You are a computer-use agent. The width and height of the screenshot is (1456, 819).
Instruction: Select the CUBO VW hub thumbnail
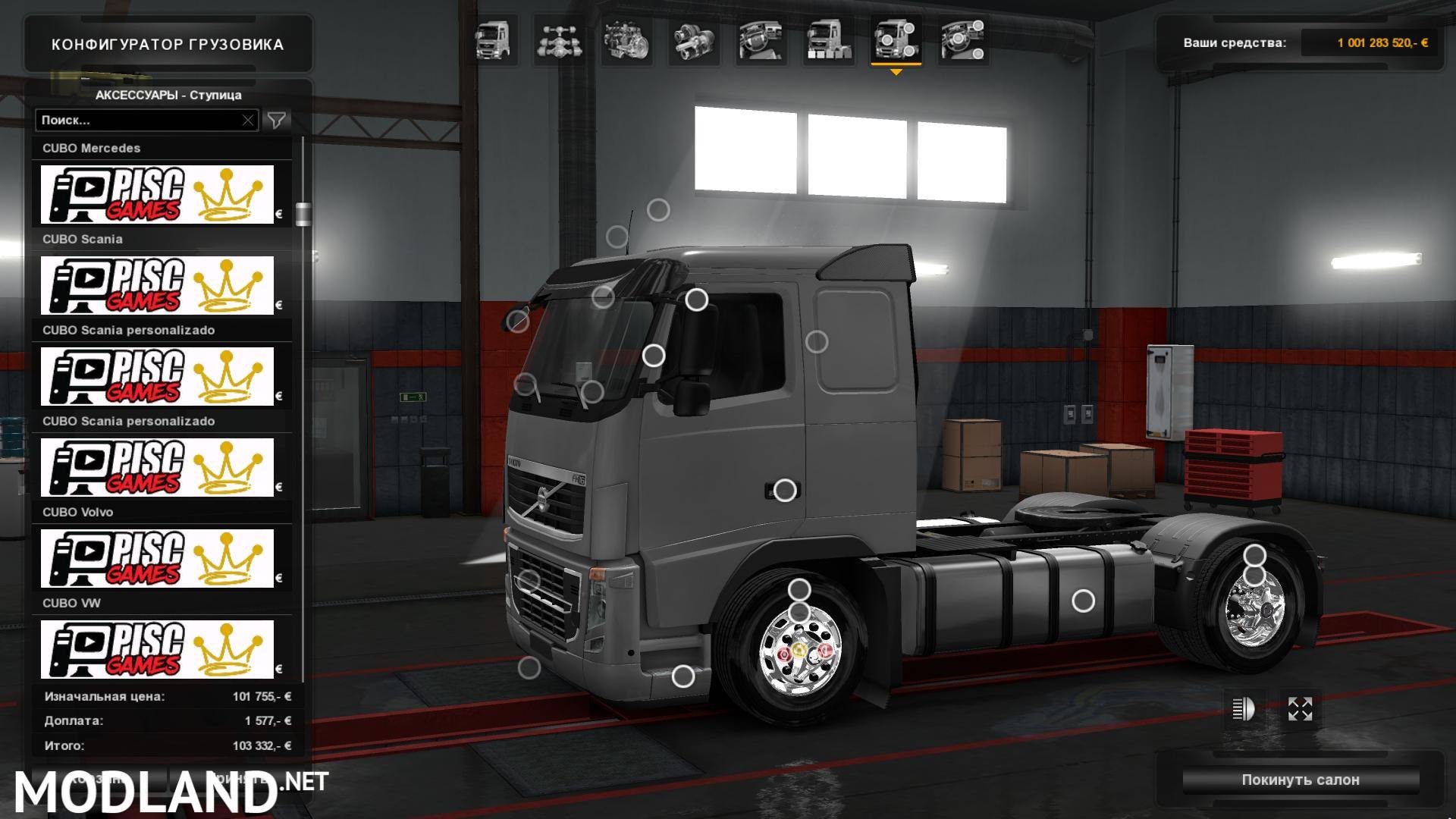(157, 649)
